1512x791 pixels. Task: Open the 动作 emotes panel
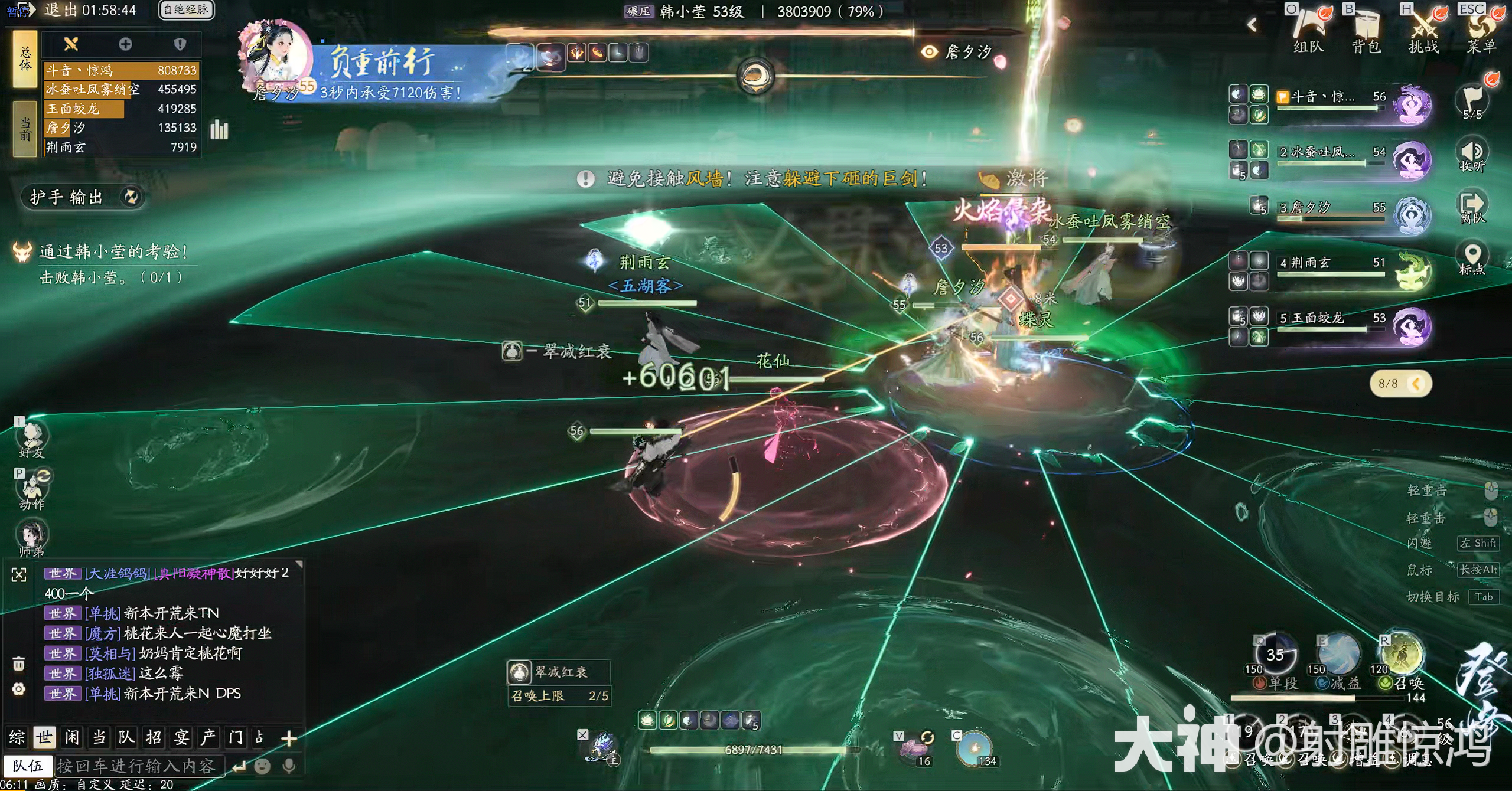pos(31,490)
